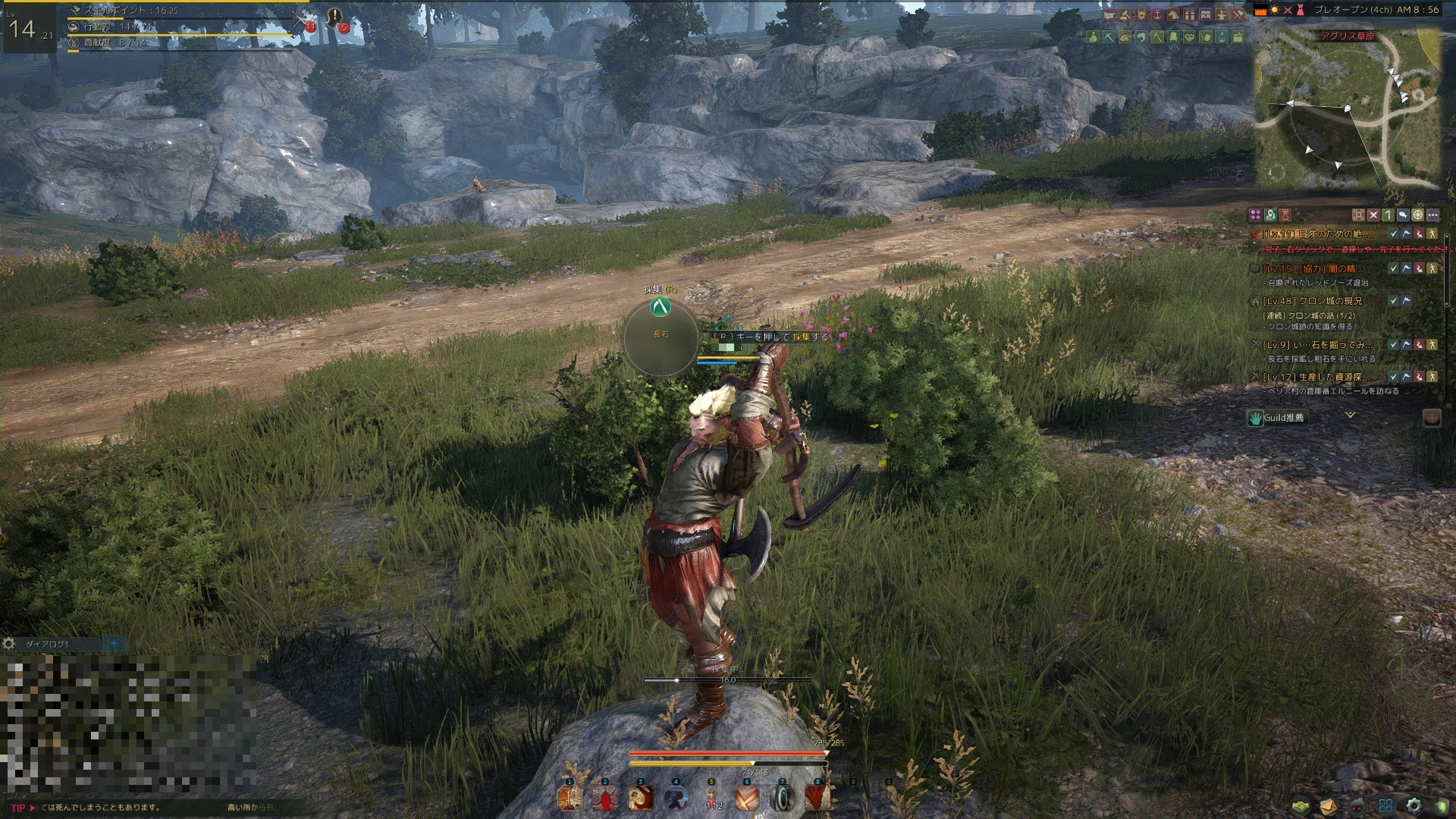Select the horse head icon
The width and height of the screenshot is (1456, 819).
[1174, 14]
